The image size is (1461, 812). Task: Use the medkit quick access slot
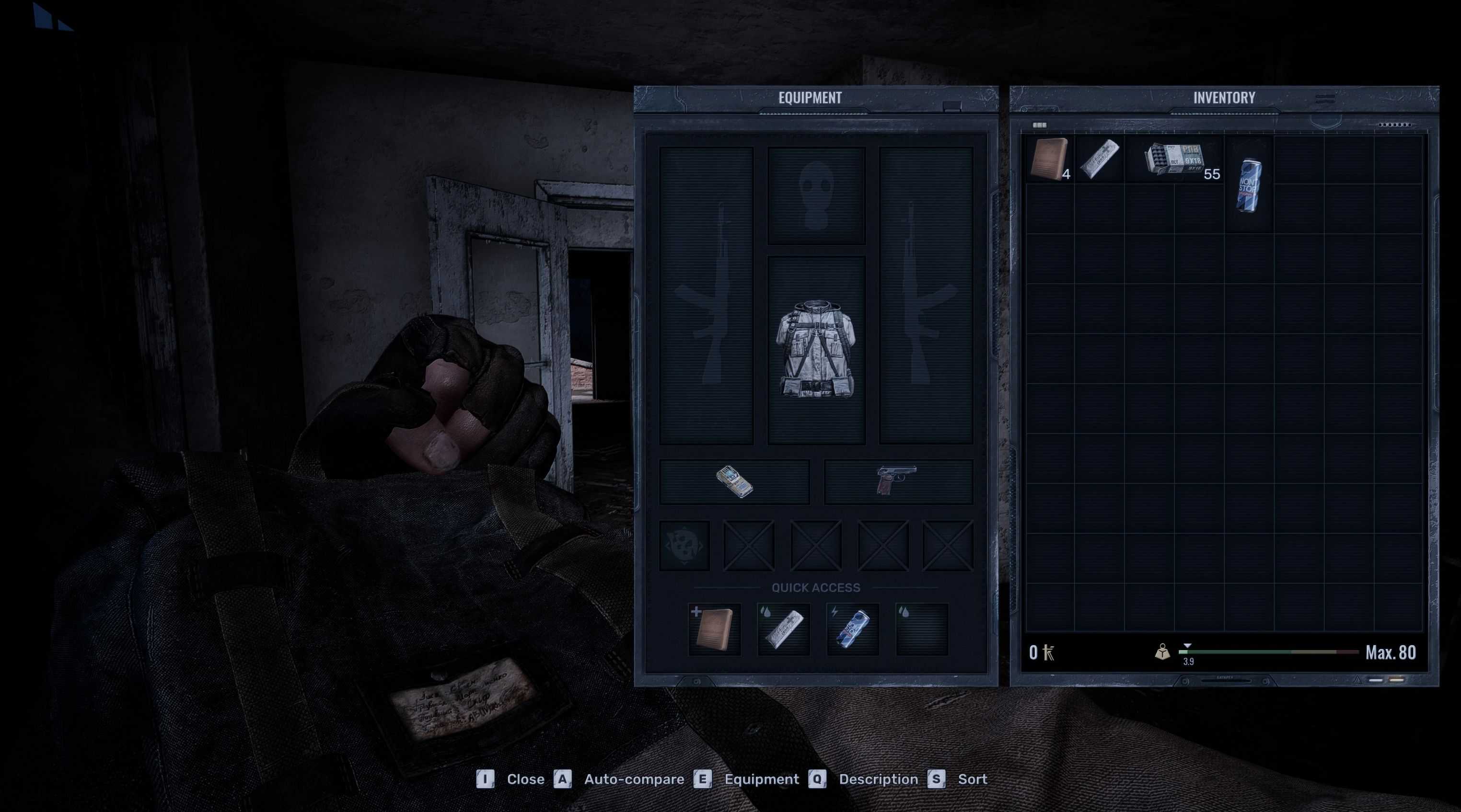(714, 629)
